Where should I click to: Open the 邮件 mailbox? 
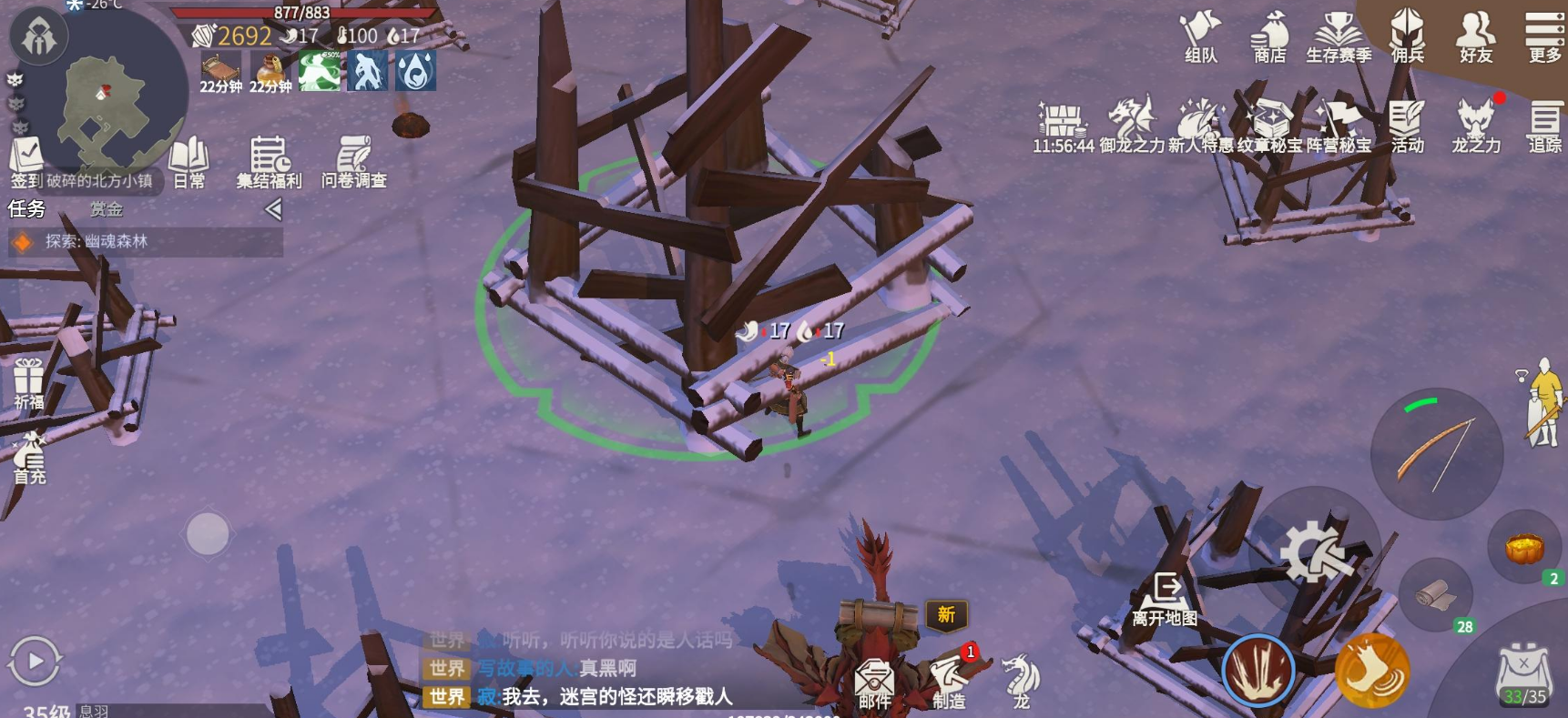point(874,683)
